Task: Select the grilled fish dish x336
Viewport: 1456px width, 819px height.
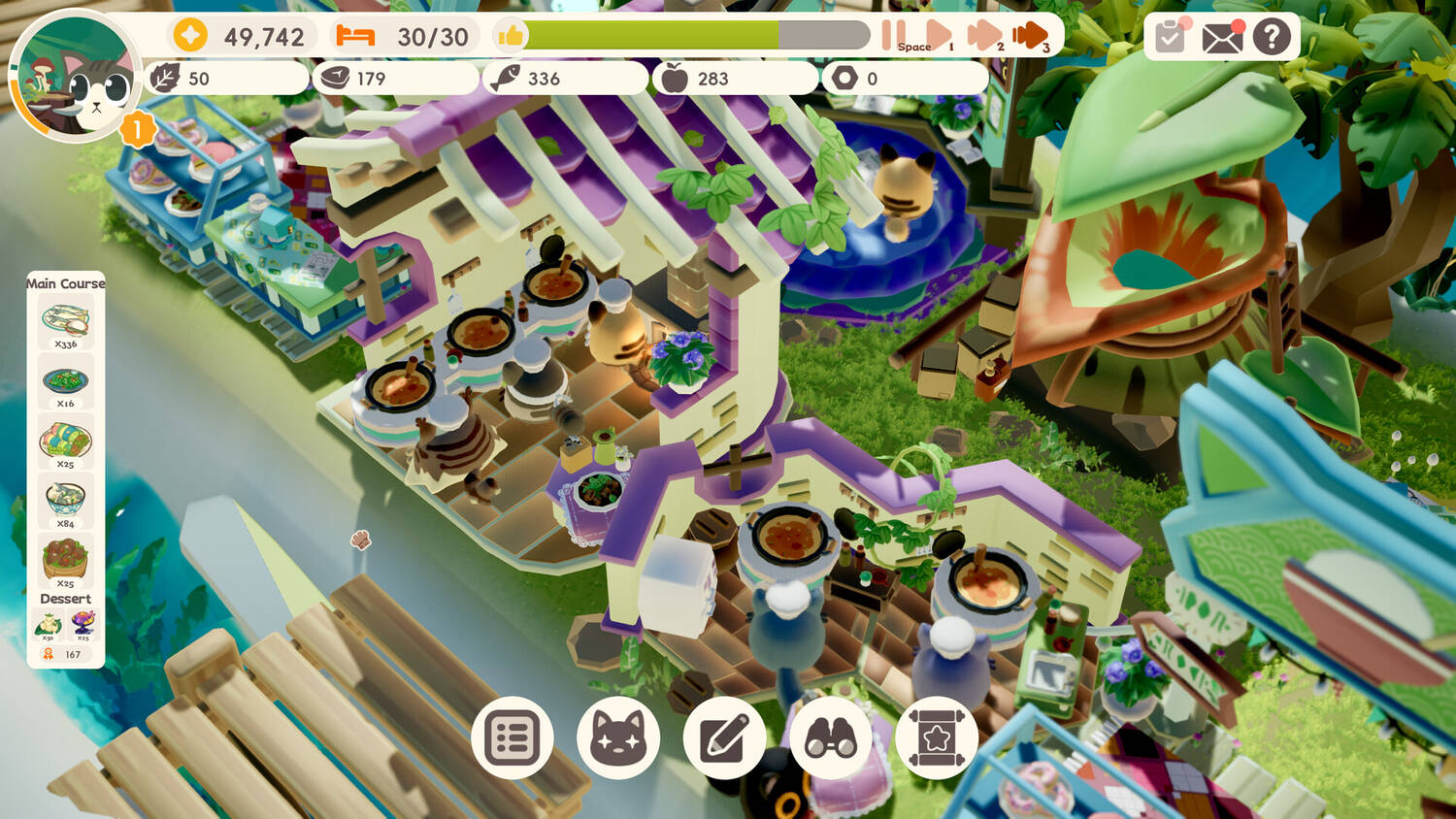Action: pyautogui.click(x=65, y=321)
